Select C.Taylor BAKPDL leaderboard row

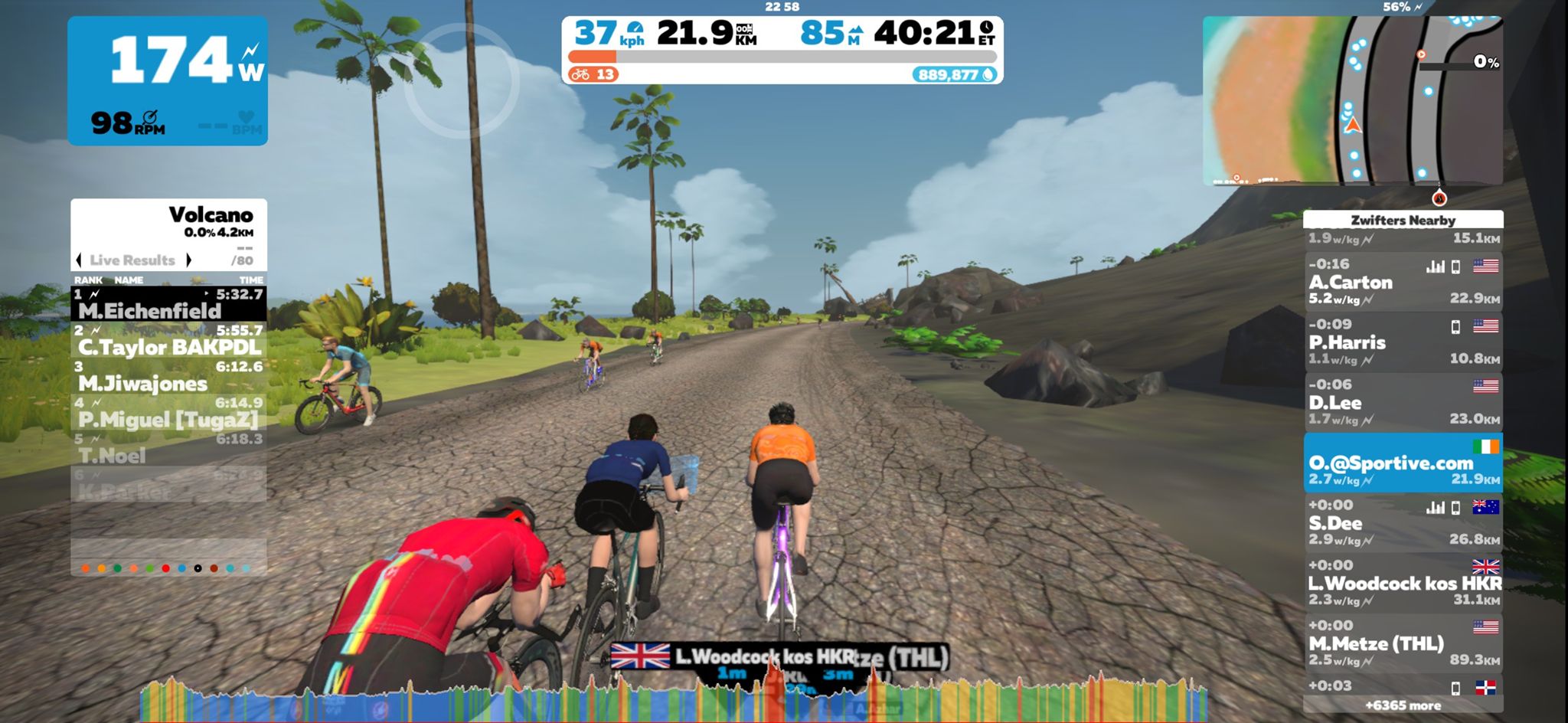(x=168, y=340)
